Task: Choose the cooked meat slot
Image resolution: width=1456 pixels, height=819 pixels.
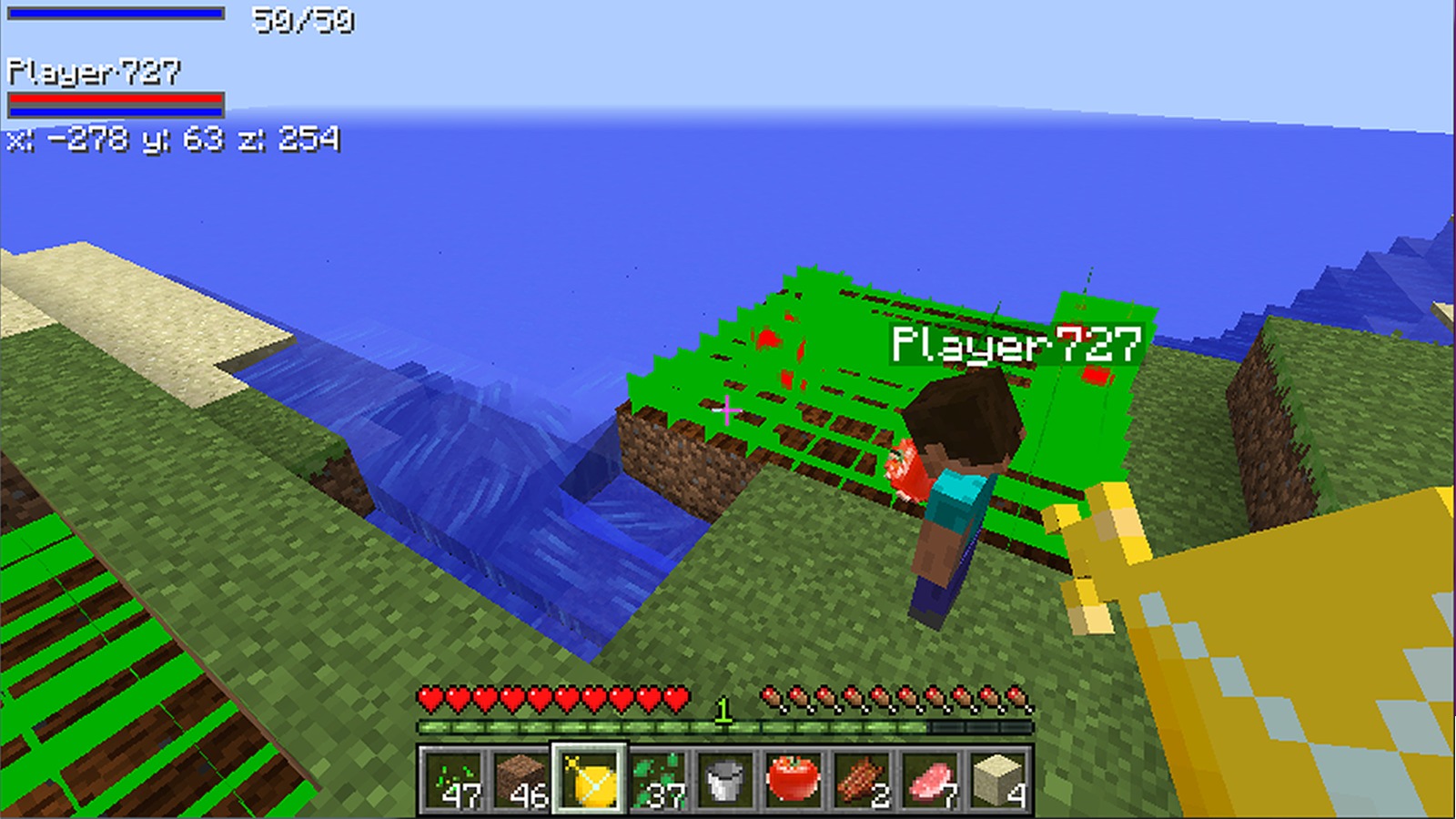Action: tap(862, 780)
